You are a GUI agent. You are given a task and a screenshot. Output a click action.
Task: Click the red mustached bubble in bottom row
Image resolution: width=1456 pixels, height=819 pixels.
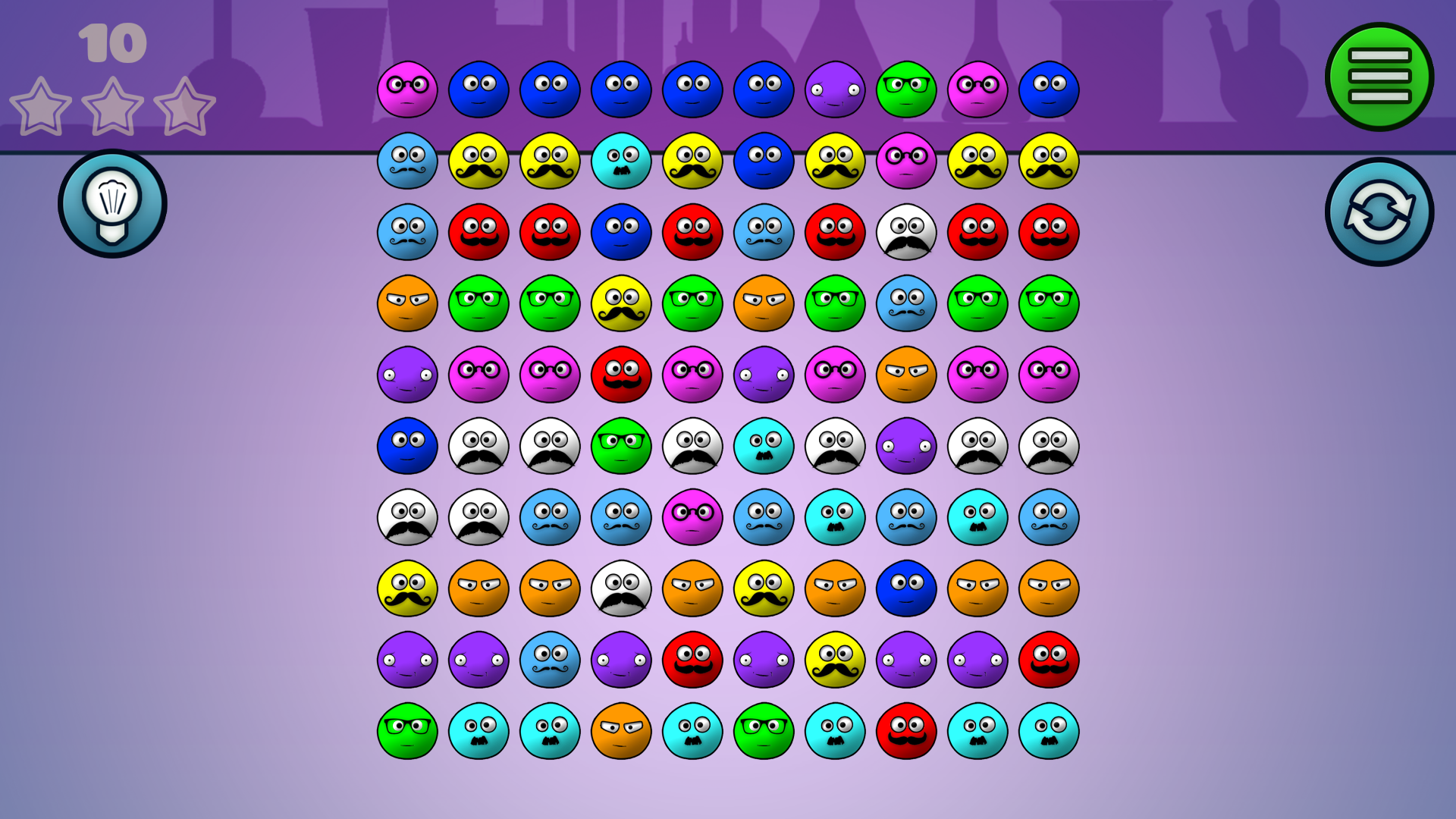[x=906, y=731]
